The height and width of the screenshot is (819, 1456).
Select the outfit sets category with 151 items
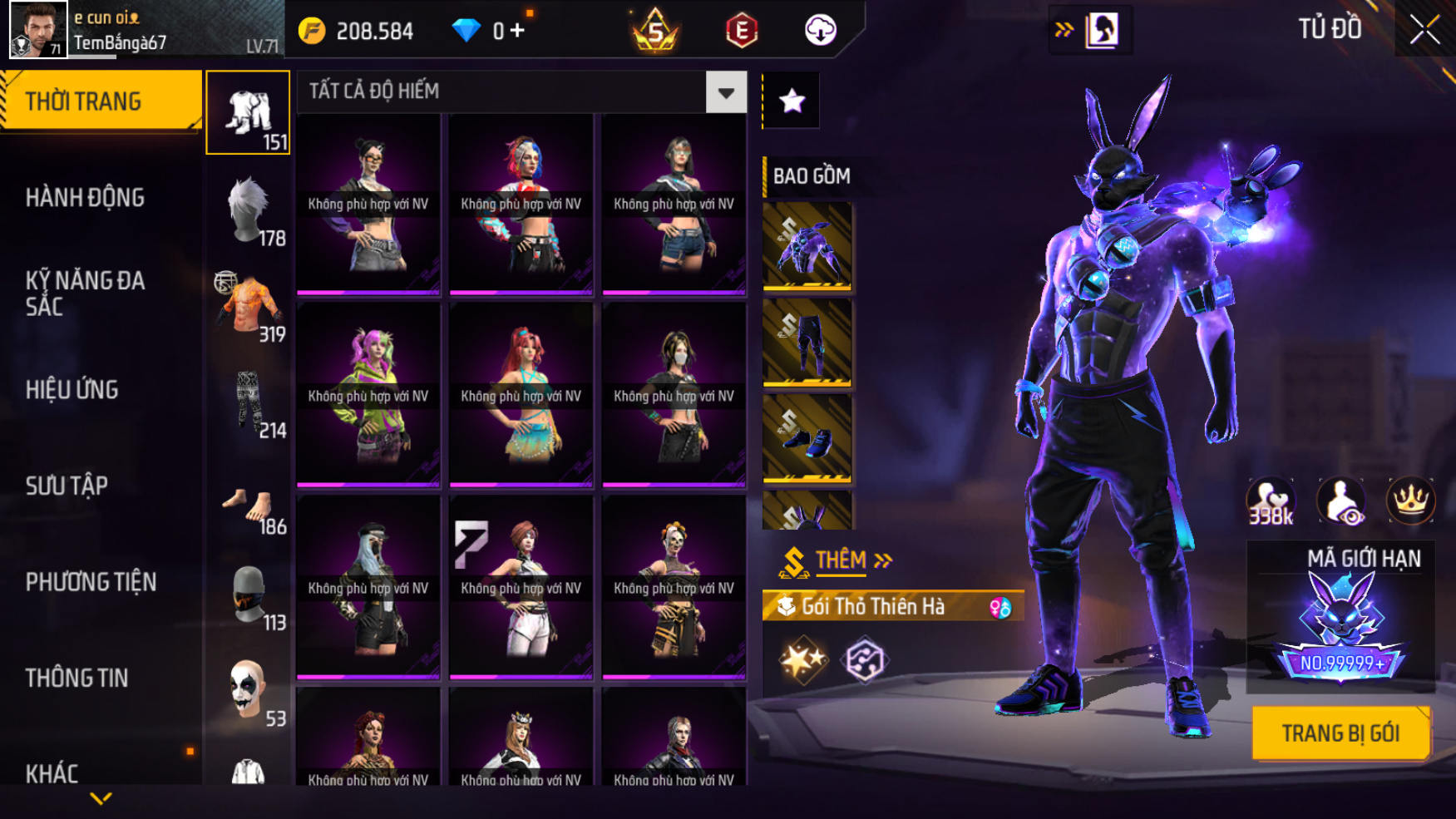click(x=248, y=113)
